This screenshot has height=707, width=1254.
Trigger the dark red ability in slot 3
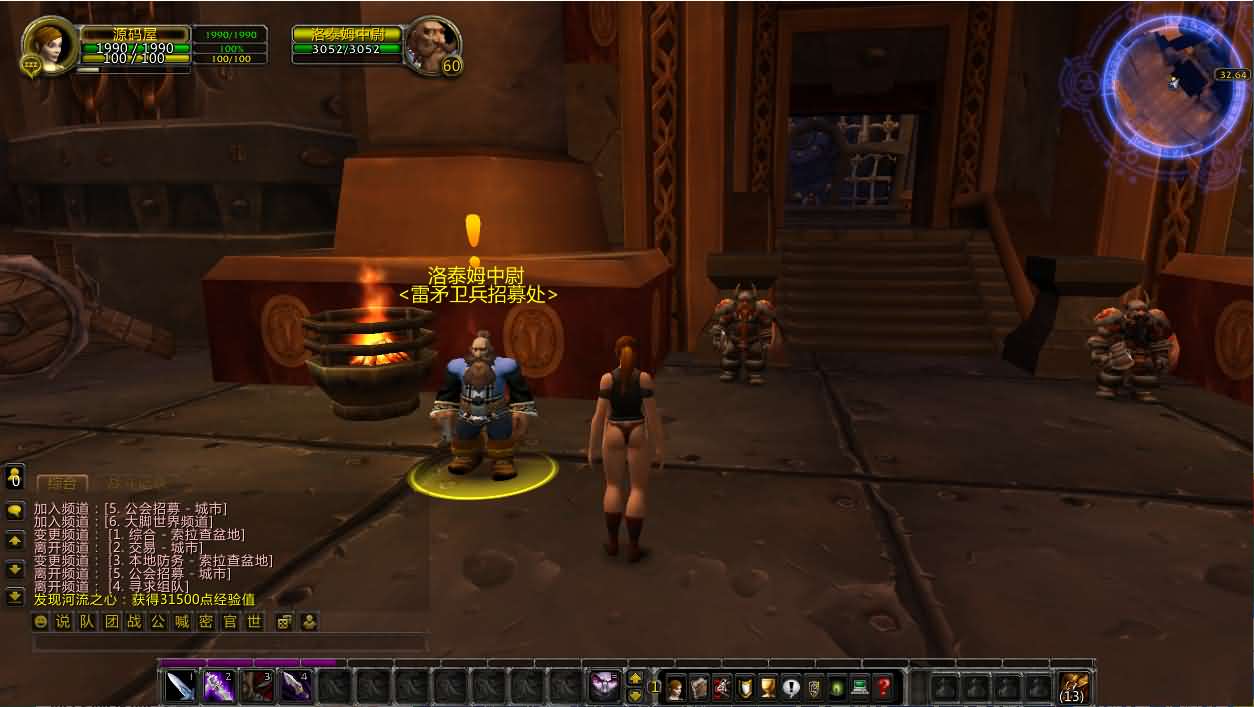click(257, 686)
